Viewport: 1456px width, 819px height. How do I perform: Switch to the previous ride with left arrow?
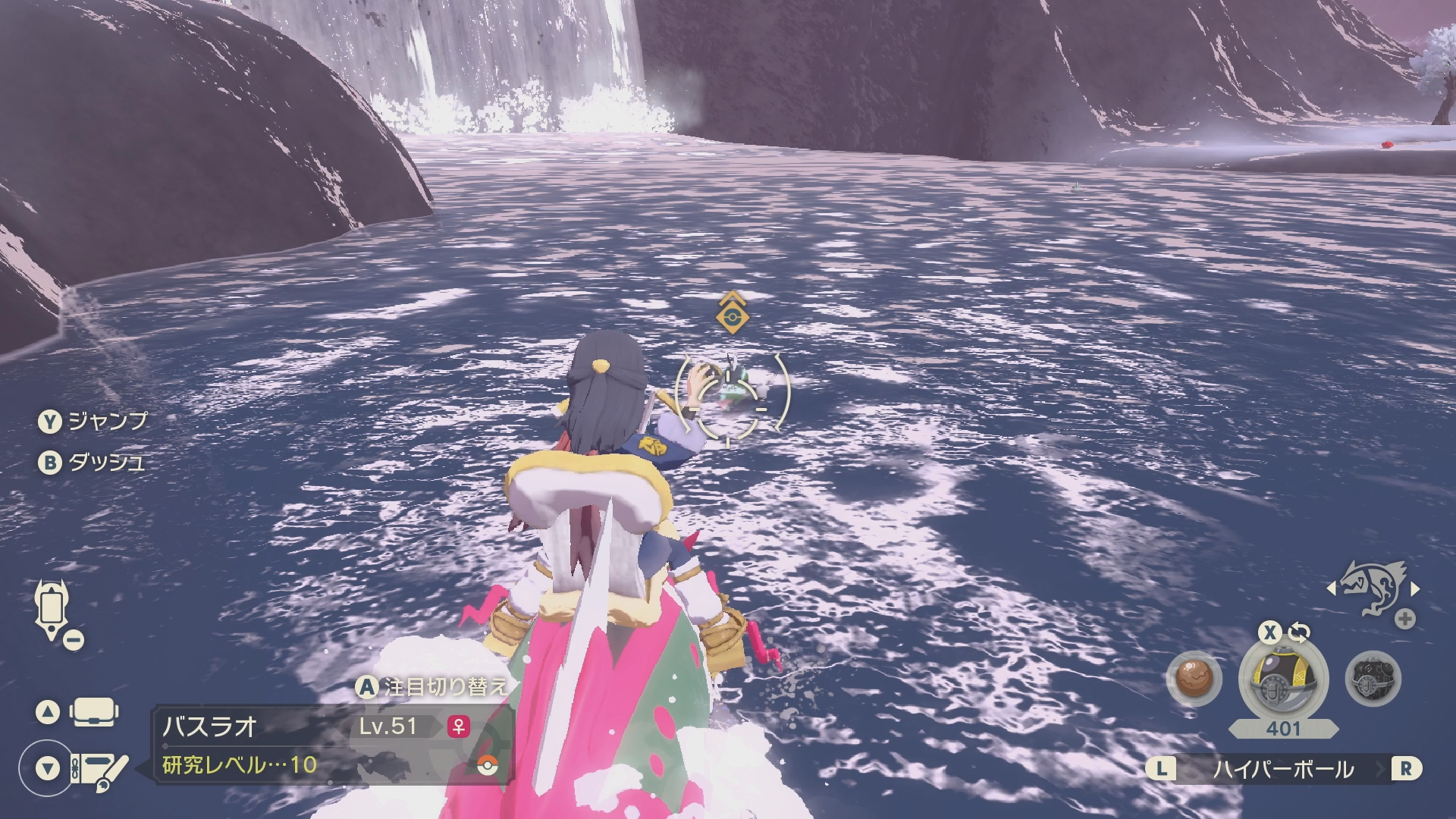tap(1332, 588)
